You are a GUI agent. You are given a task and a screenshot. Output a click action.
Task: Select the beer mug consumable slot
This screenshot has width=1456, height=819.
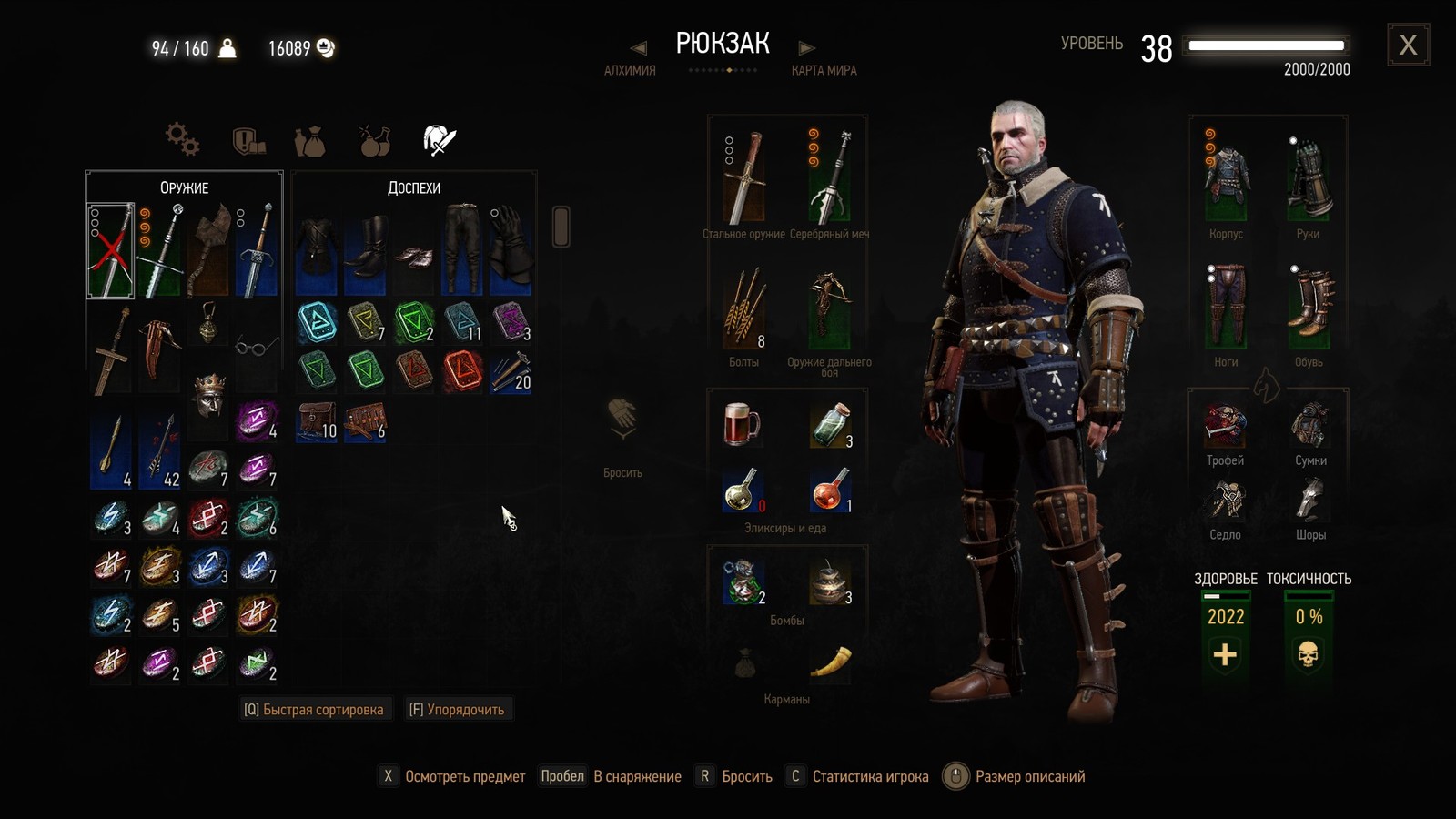point(742,424)
